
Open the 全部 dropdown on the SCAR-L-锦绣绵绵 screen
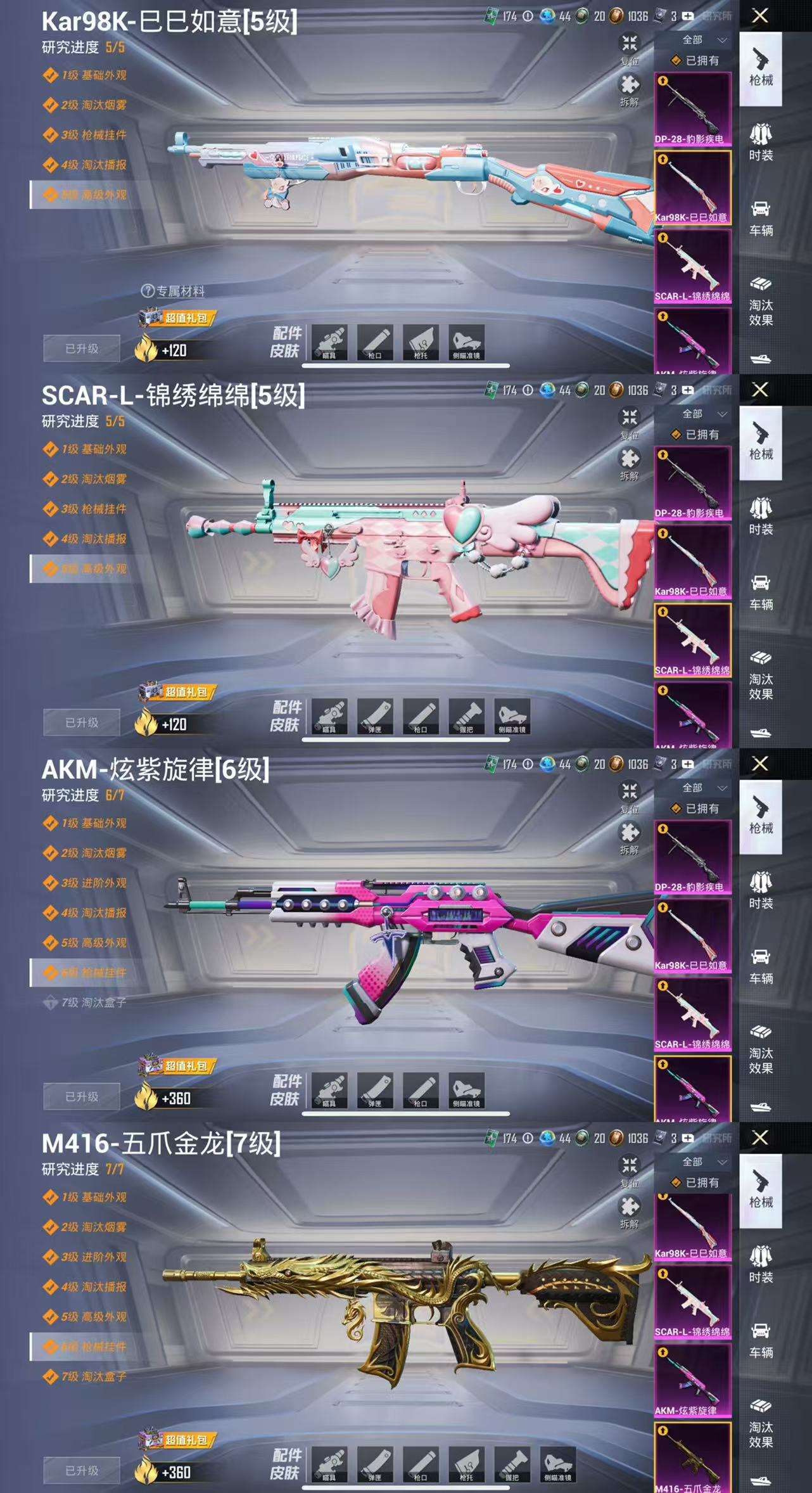coord(703,414)
